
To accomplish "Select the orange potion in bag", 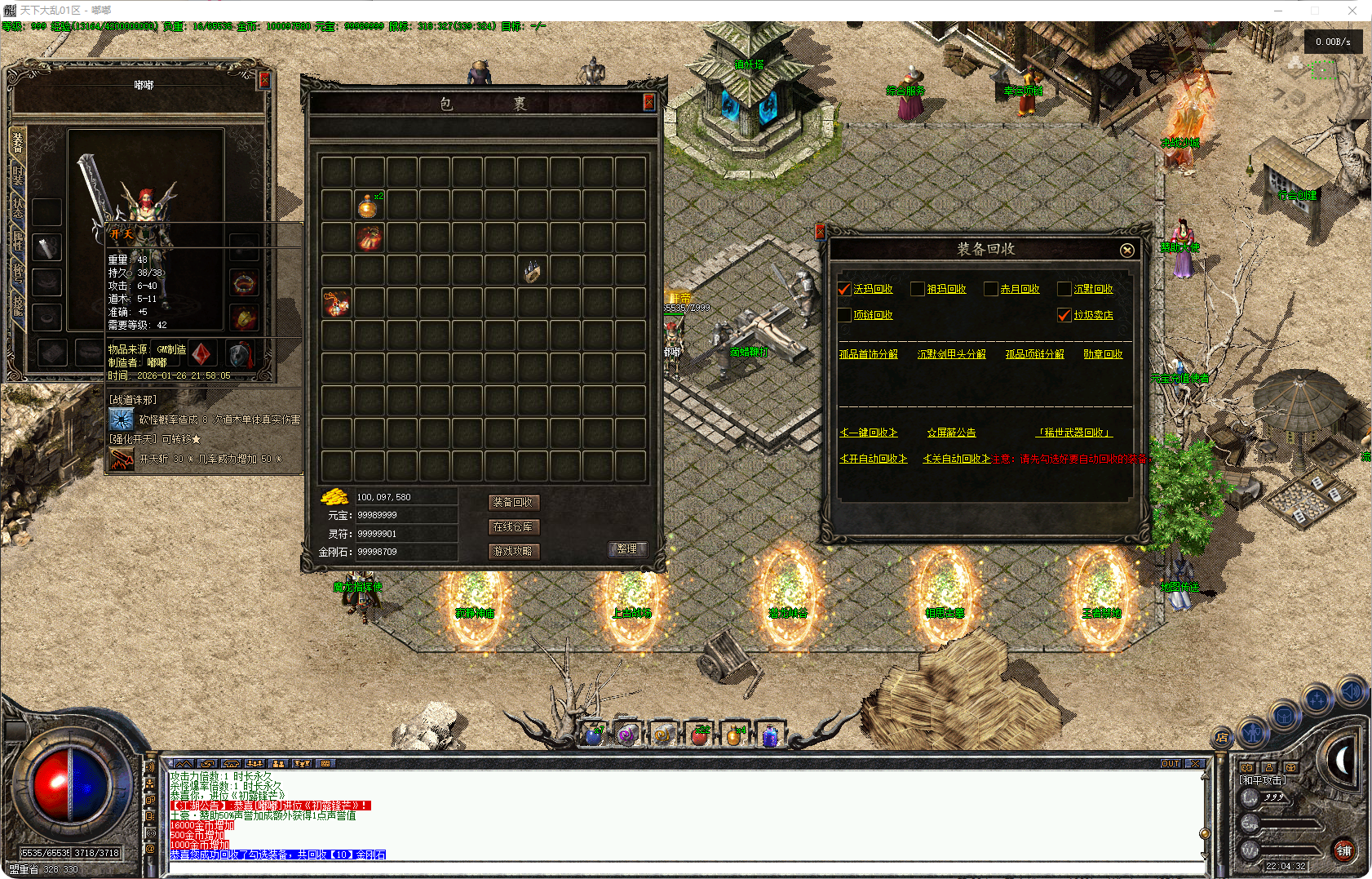I will [369, 206].
